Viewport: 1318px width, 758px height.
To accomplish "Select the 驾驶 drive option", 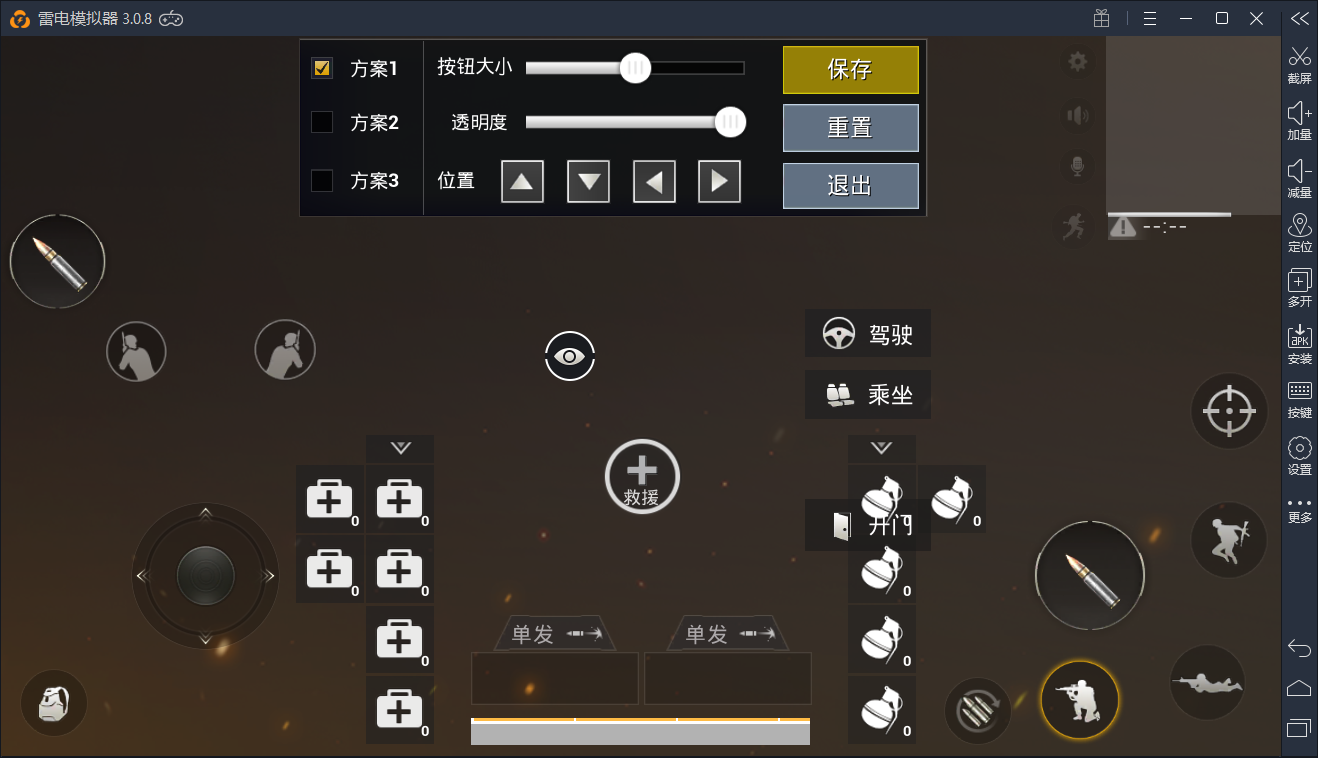I will coord(867,333).
